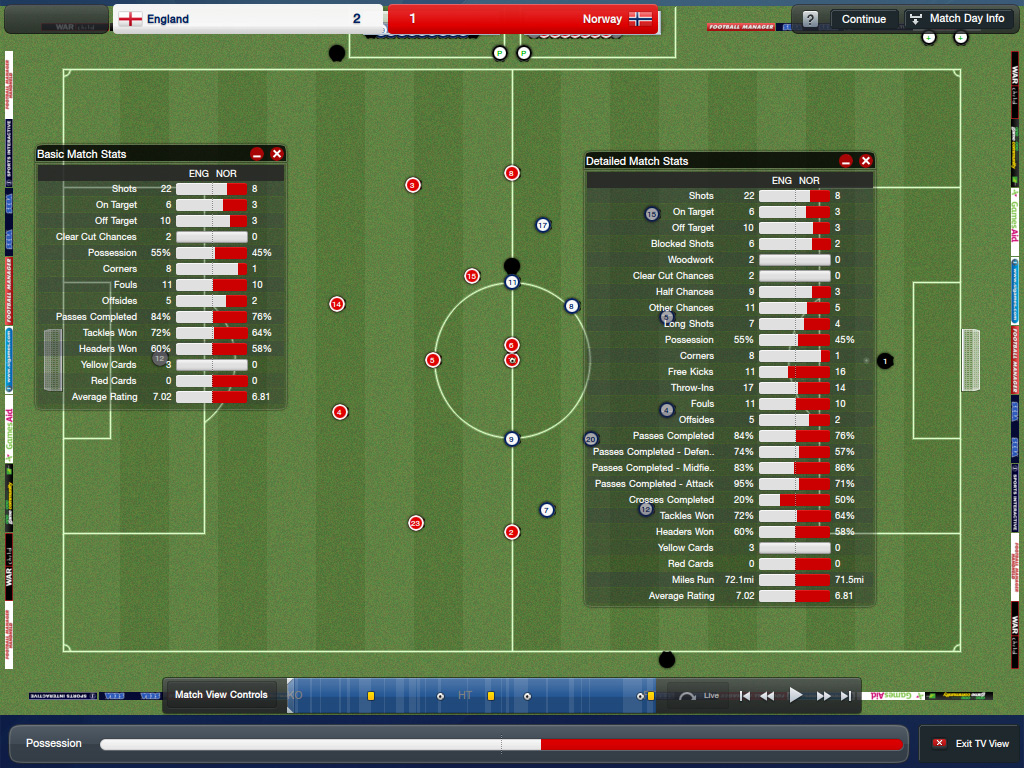
Task: Play the match replay
Action: coord(796,695)
